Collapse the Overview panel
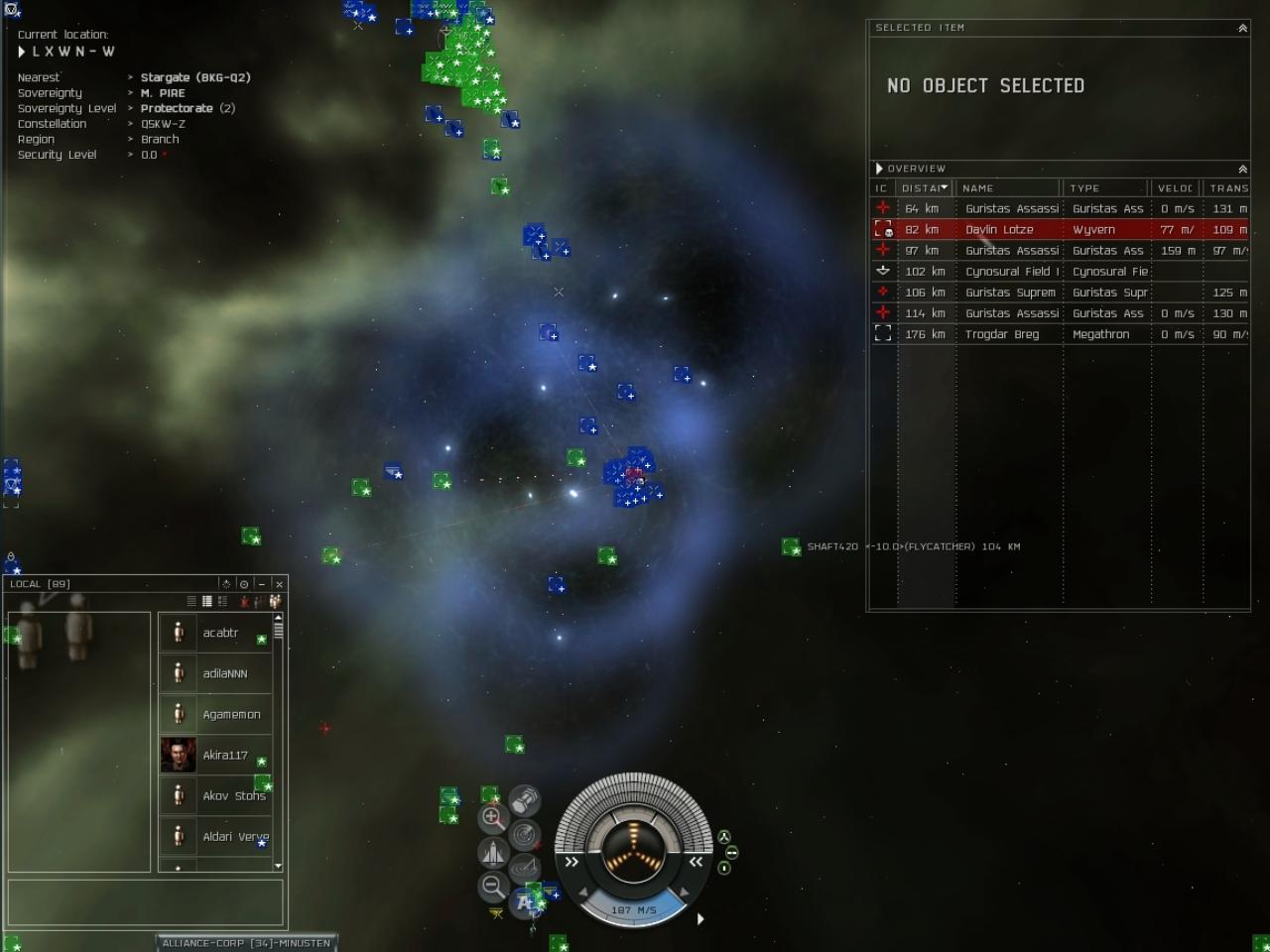1270x952 pixels. pyautogui.click(x=1242, y=170)
